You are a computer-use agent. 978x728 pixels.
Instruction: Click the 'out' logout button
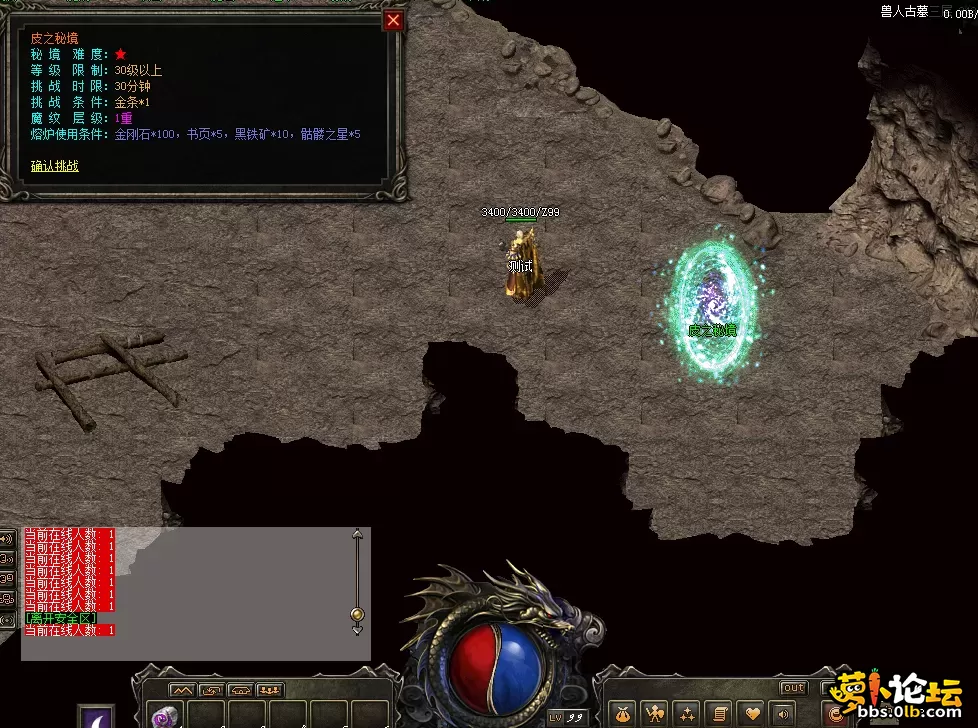[x=793, y=688]
